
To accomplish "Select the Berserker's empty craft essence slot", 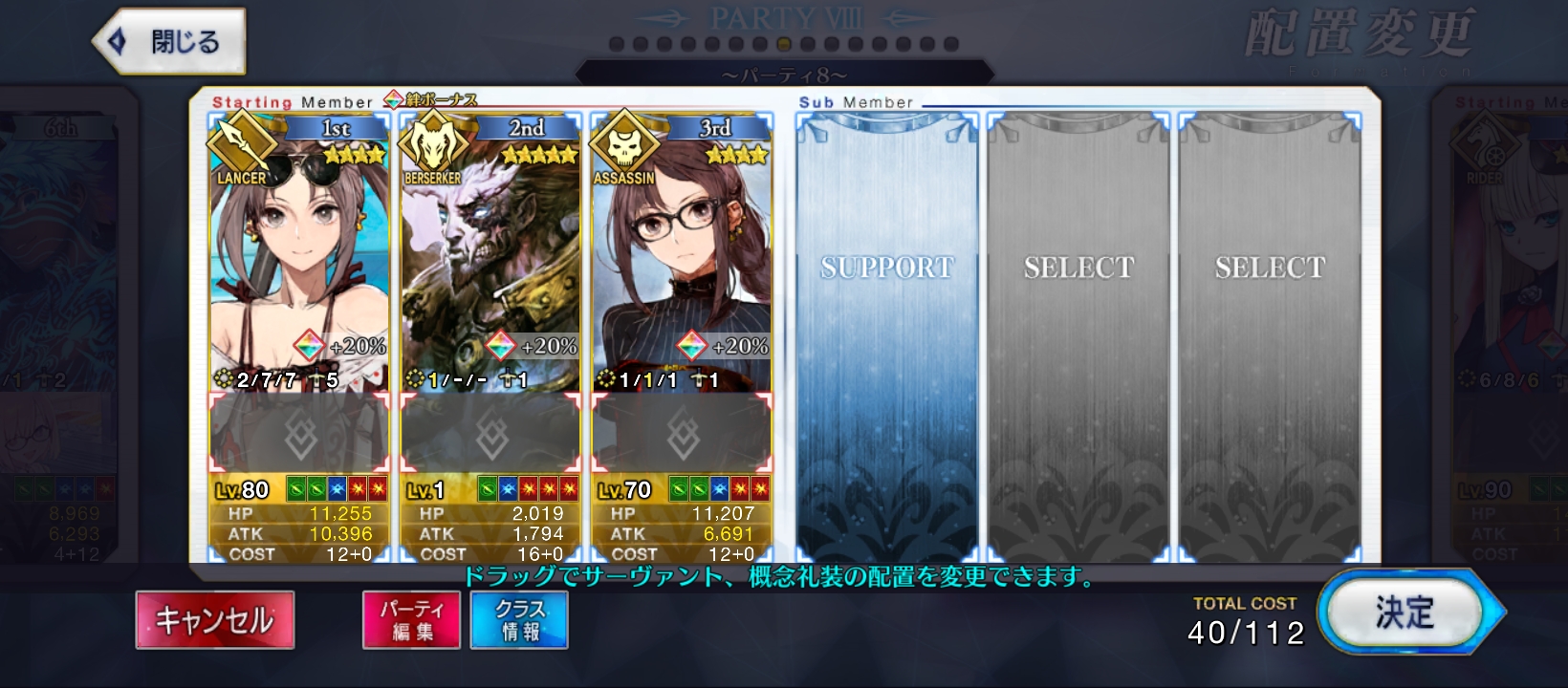I will pyautogui.click(x=491, y=435).
